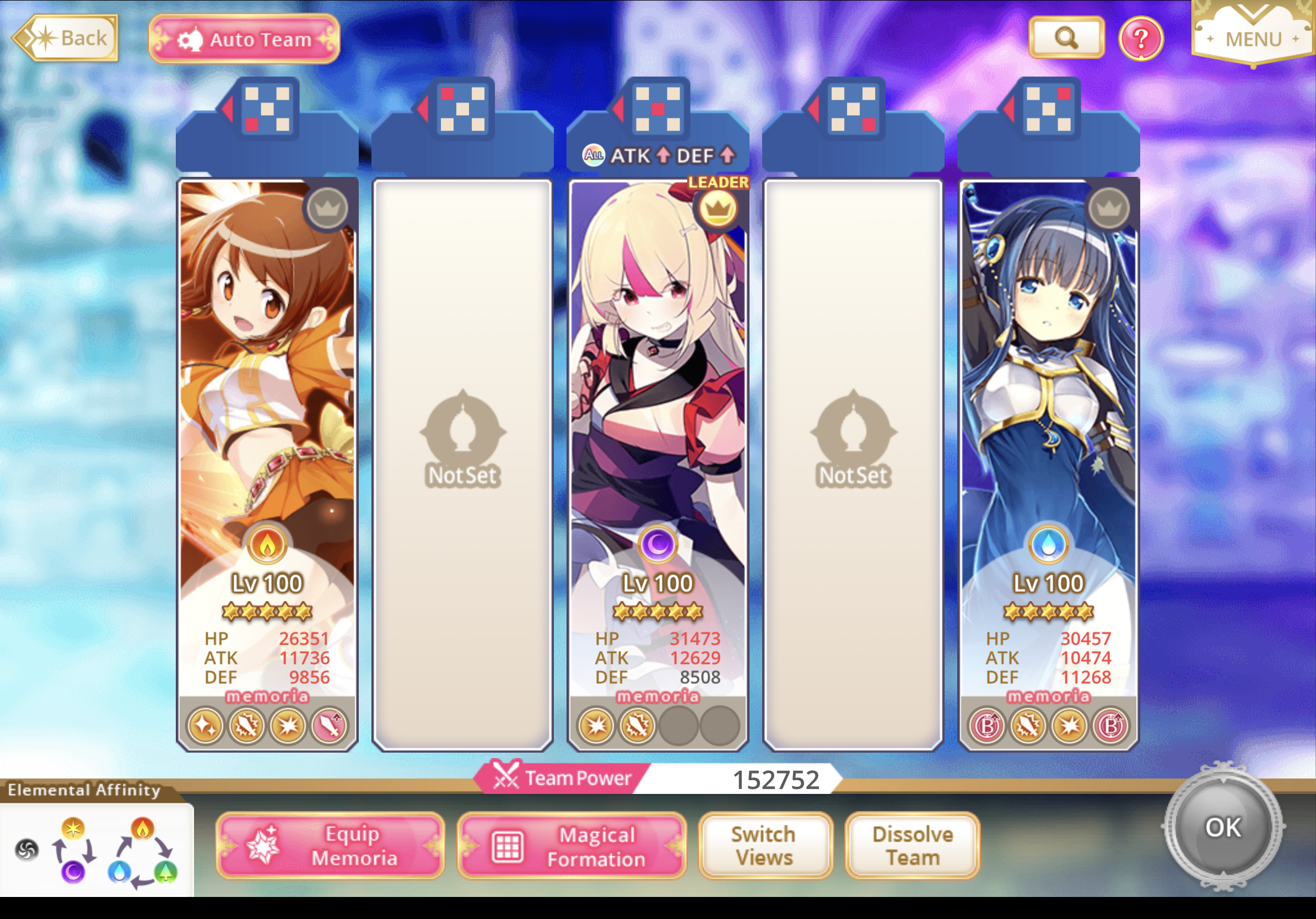Select the blue-haired water magical girl card

pyautogui.click(x=1048, y=401)
